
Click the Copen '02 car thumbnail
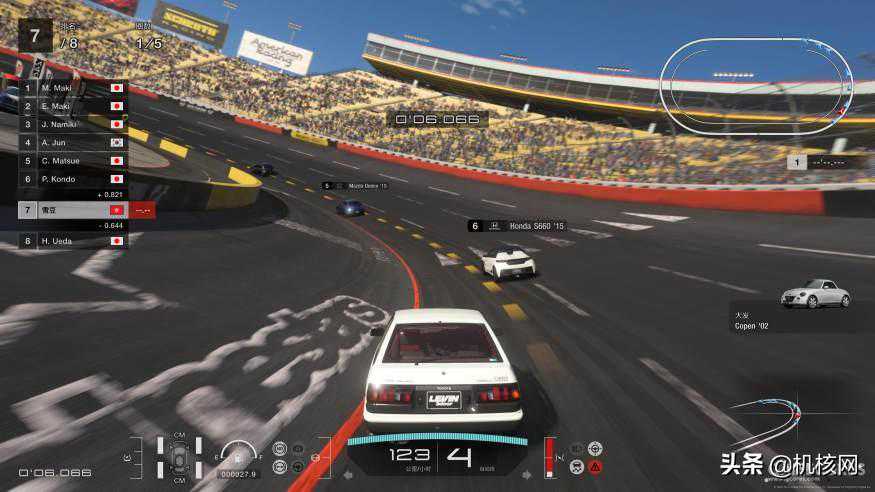click(815, 293)
